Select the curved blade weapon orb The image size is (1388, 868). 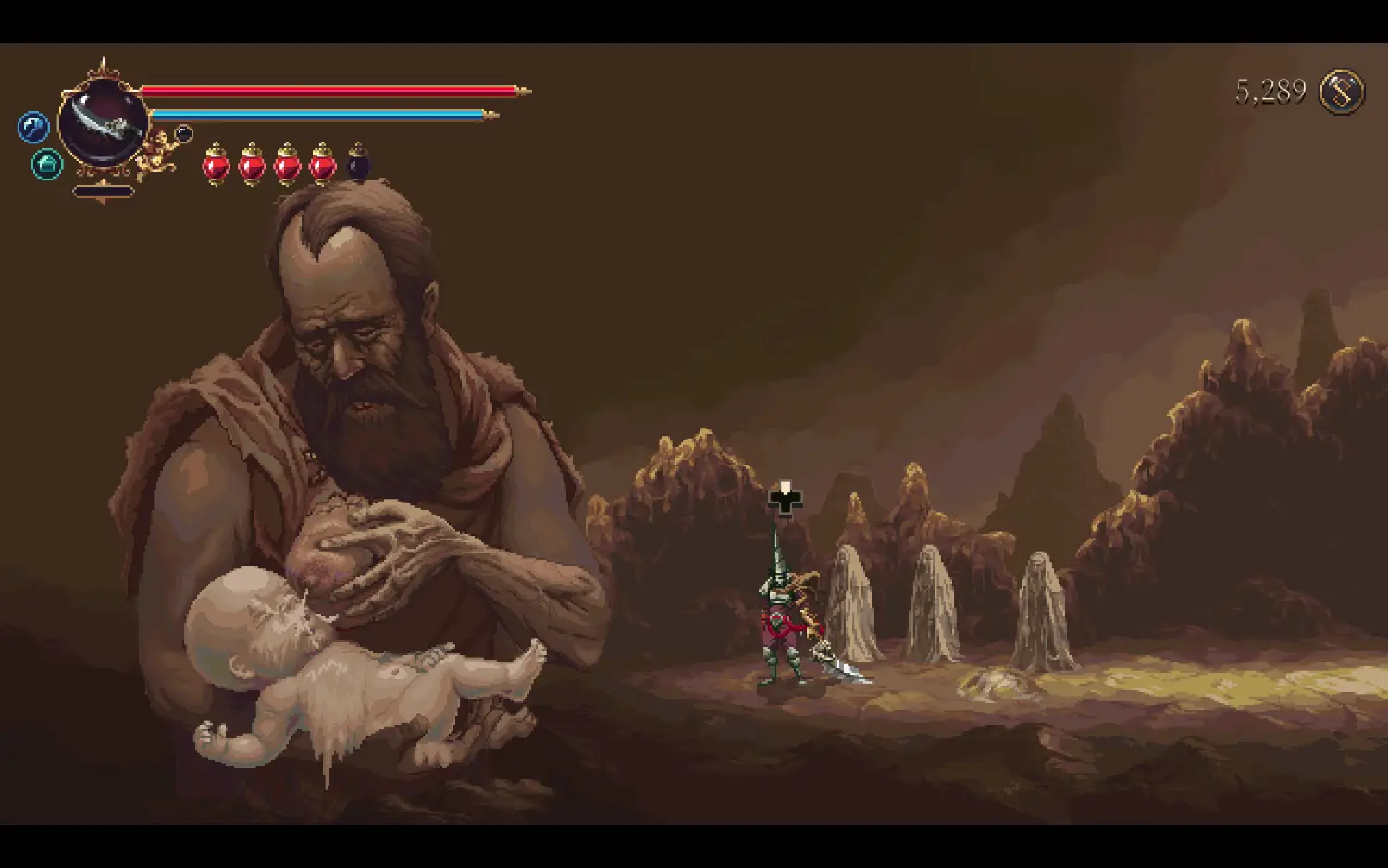pos(104,122)
